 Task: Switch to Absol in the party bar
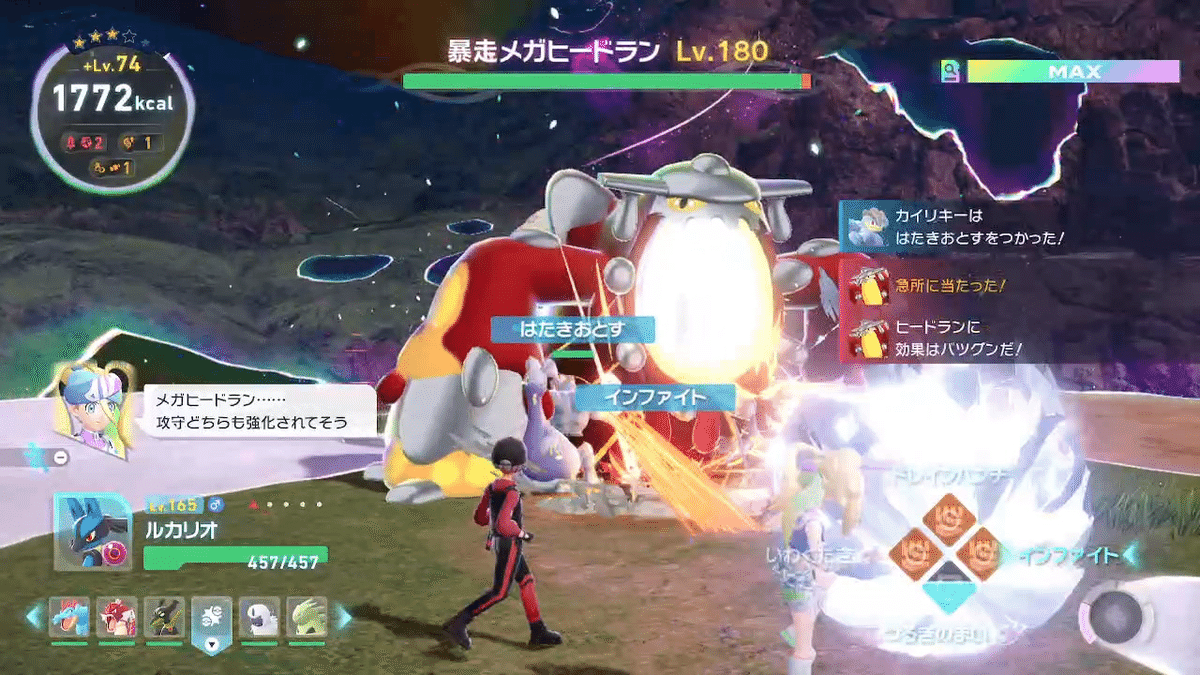click(259, 619)
